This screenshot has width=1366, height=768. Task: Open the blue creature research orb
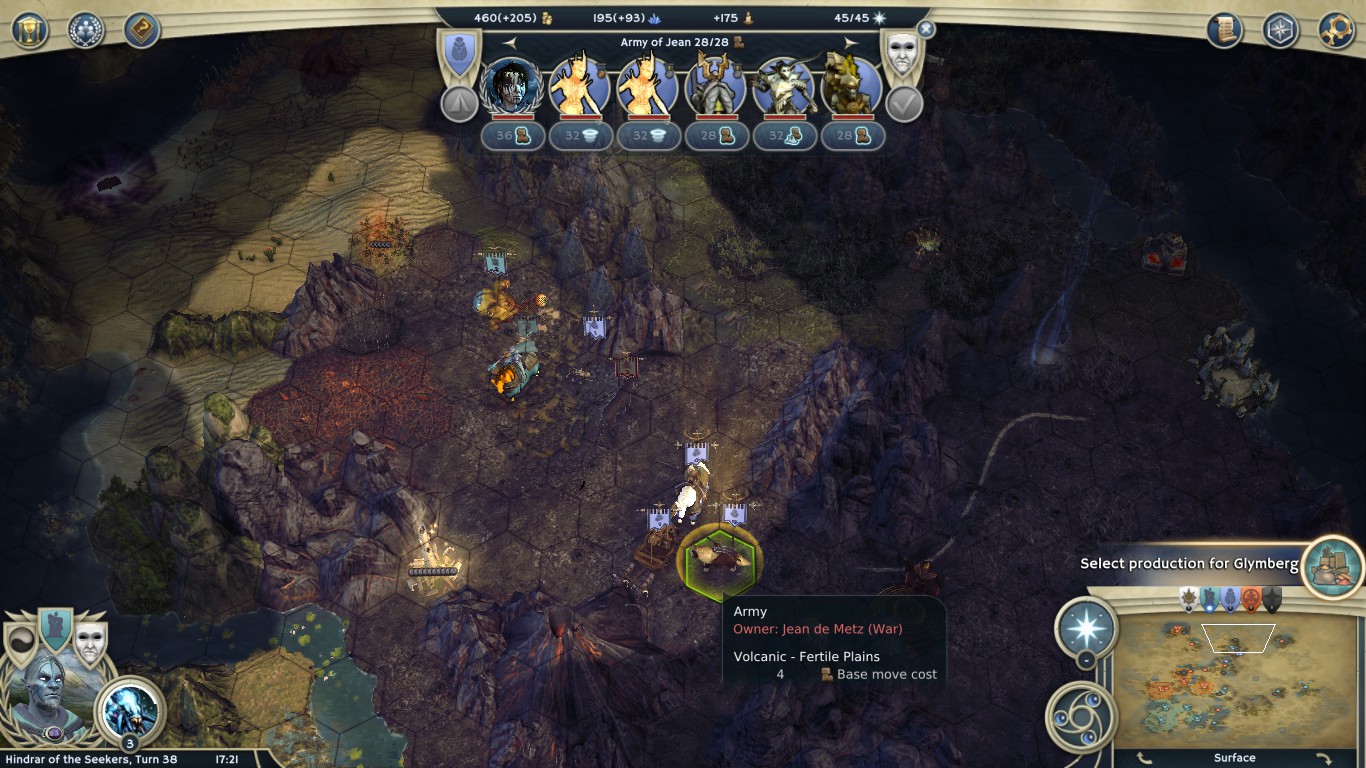(130, 708)
